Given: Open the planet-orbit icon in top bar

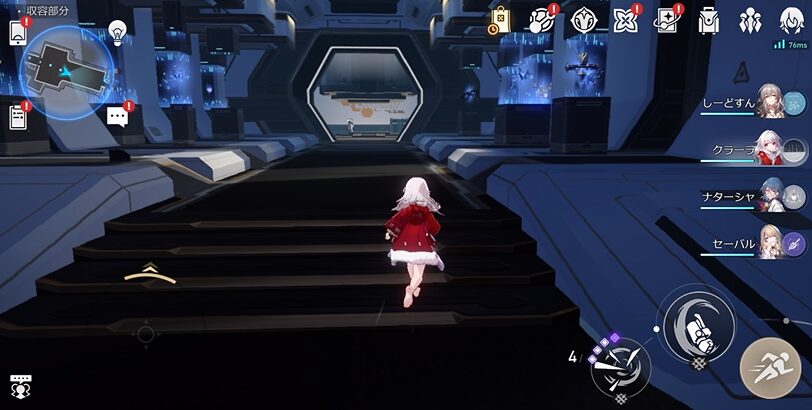Looking at the screenshot, I should [x=541, y=20].
